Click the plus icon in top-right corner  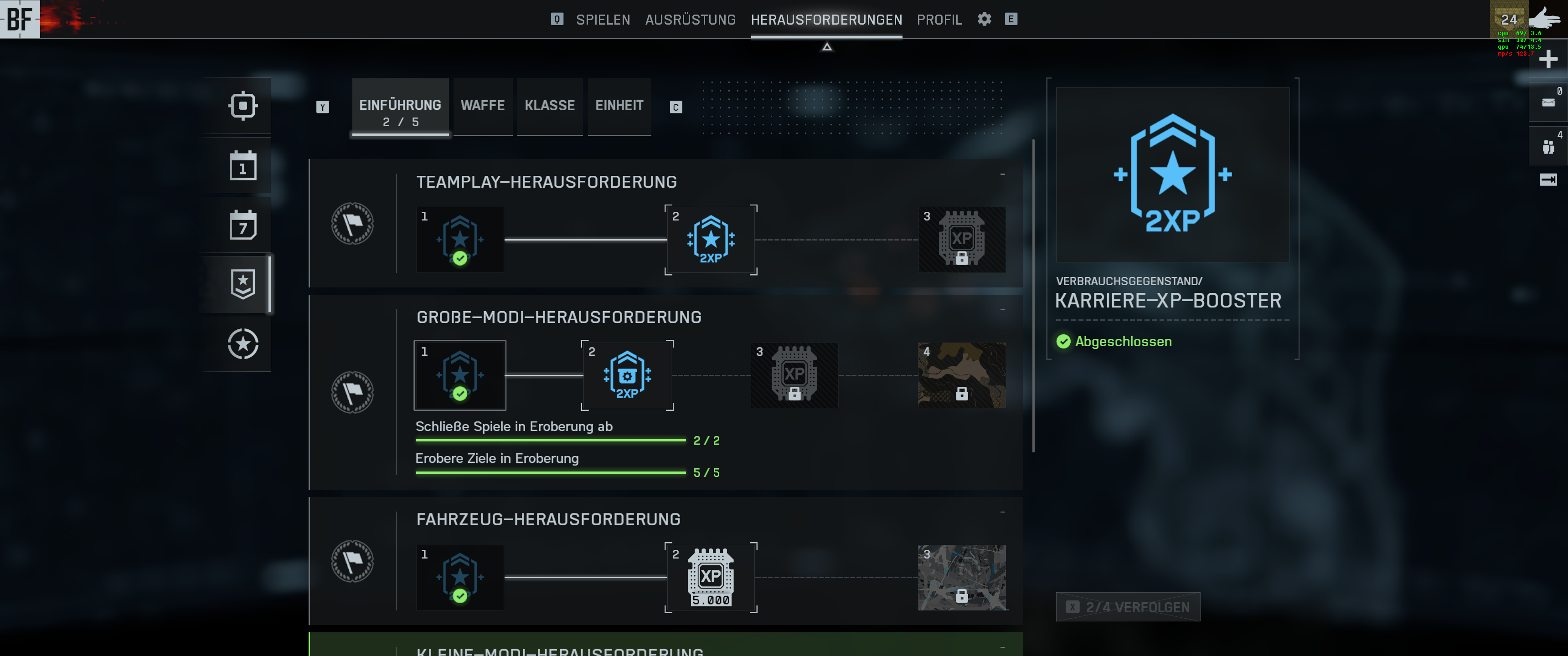pyautogui.click(x=1548, y=59)
